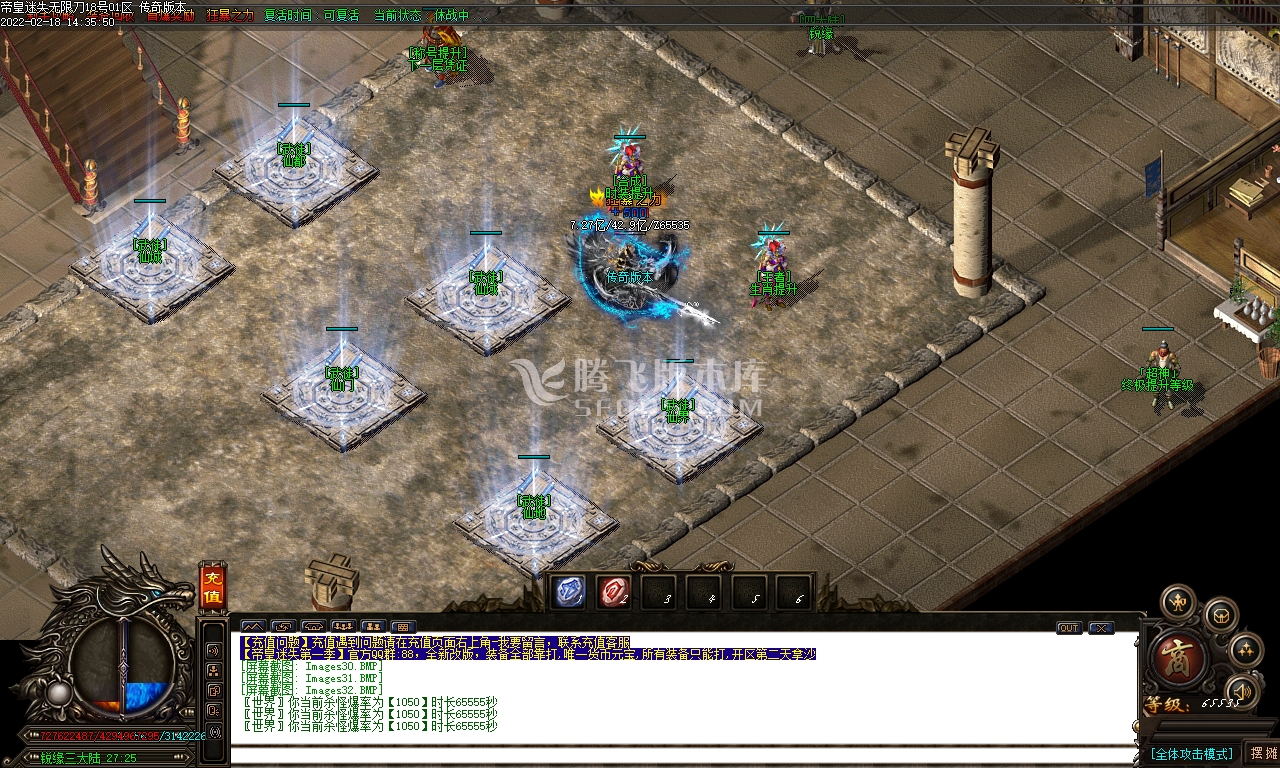Open the character figure round icon
The height and width of the screenshot is (768, 1280).
pos(1178,602)
